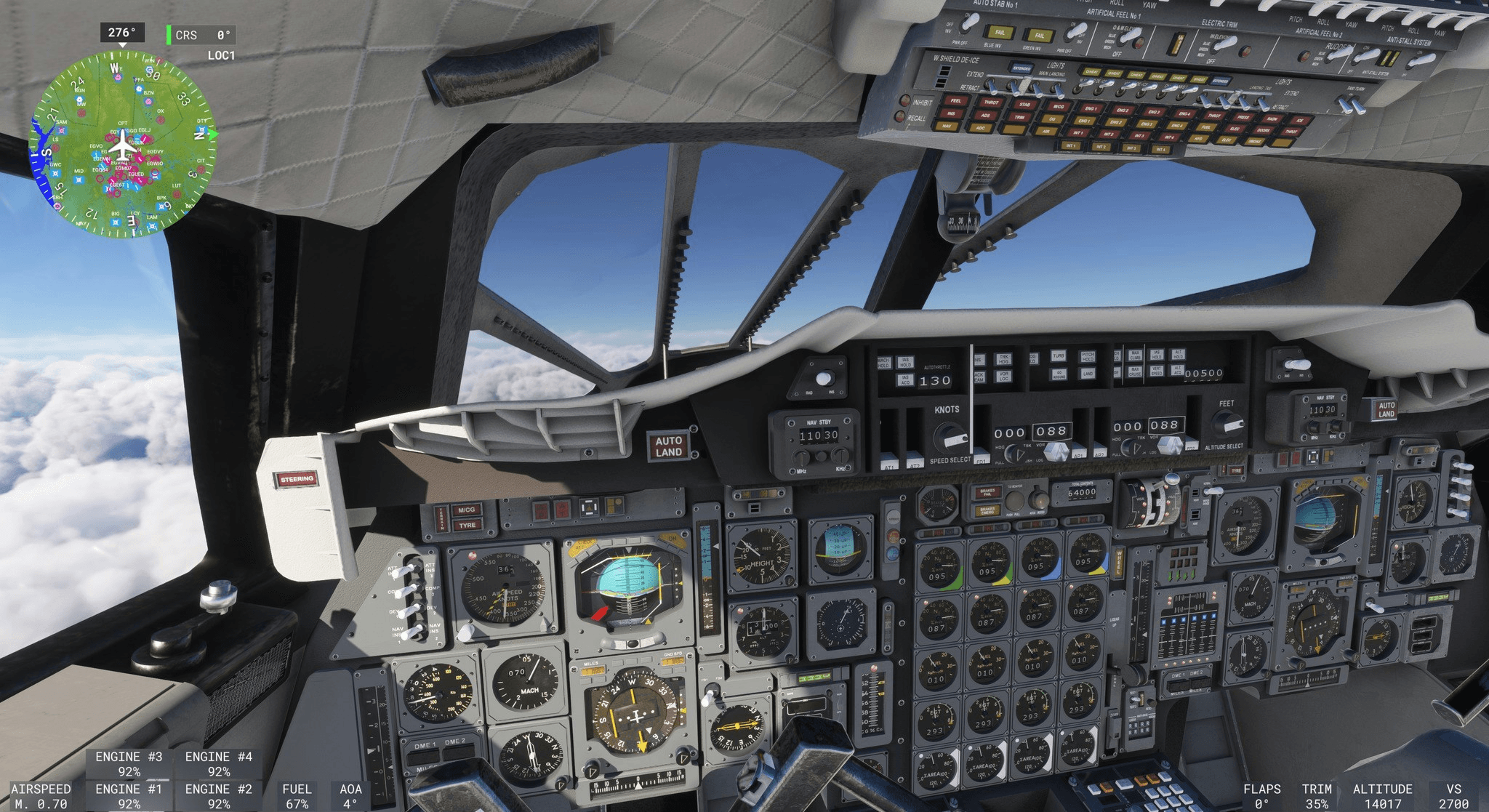The height and width of the screenshot is (812, 1489).
Task: Click the trim wheel on the pedestal
Action: tap(1157, 505)
